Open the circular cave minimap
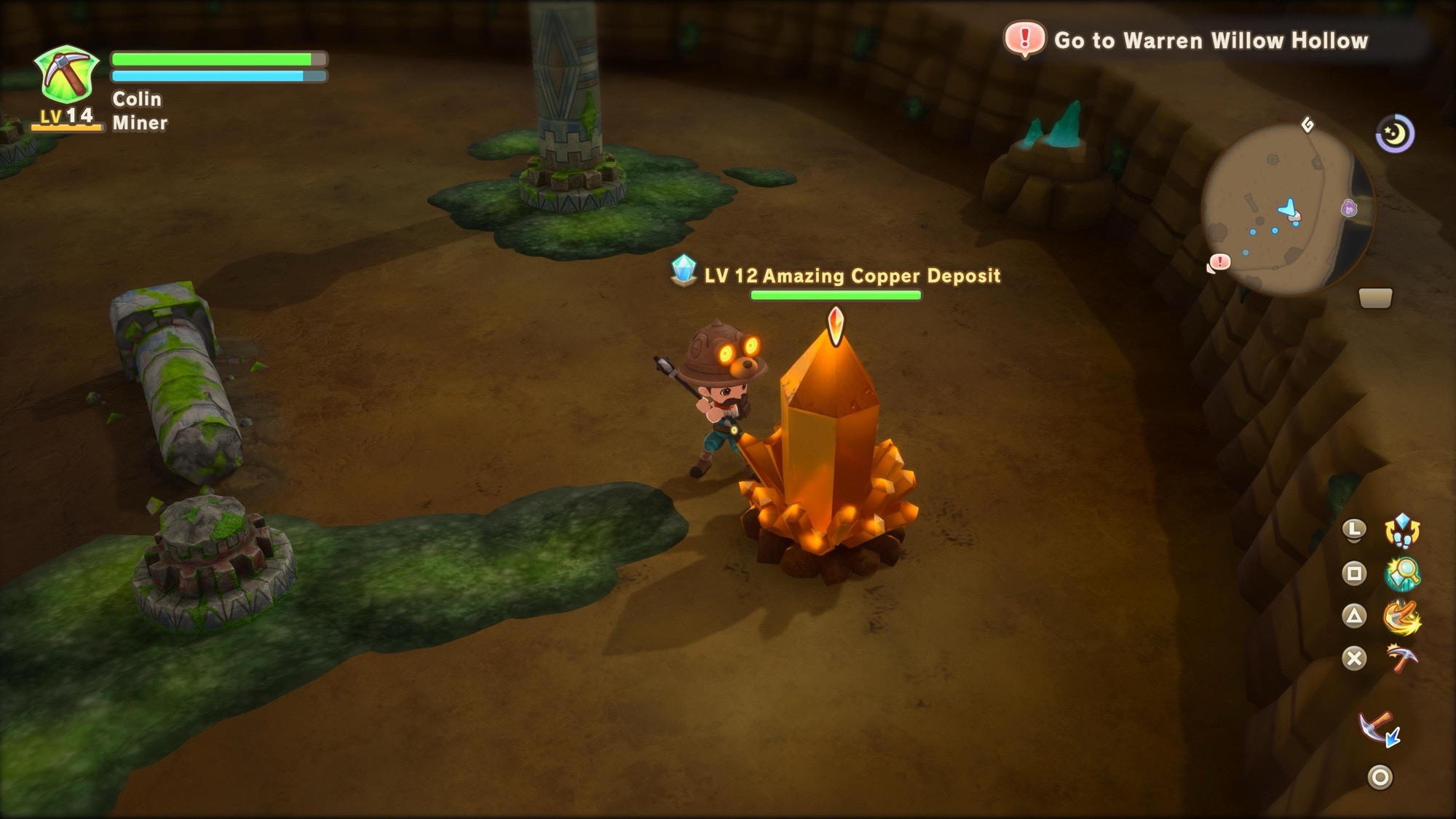Screen dimensions: 1456x819 pos(1286,208)
